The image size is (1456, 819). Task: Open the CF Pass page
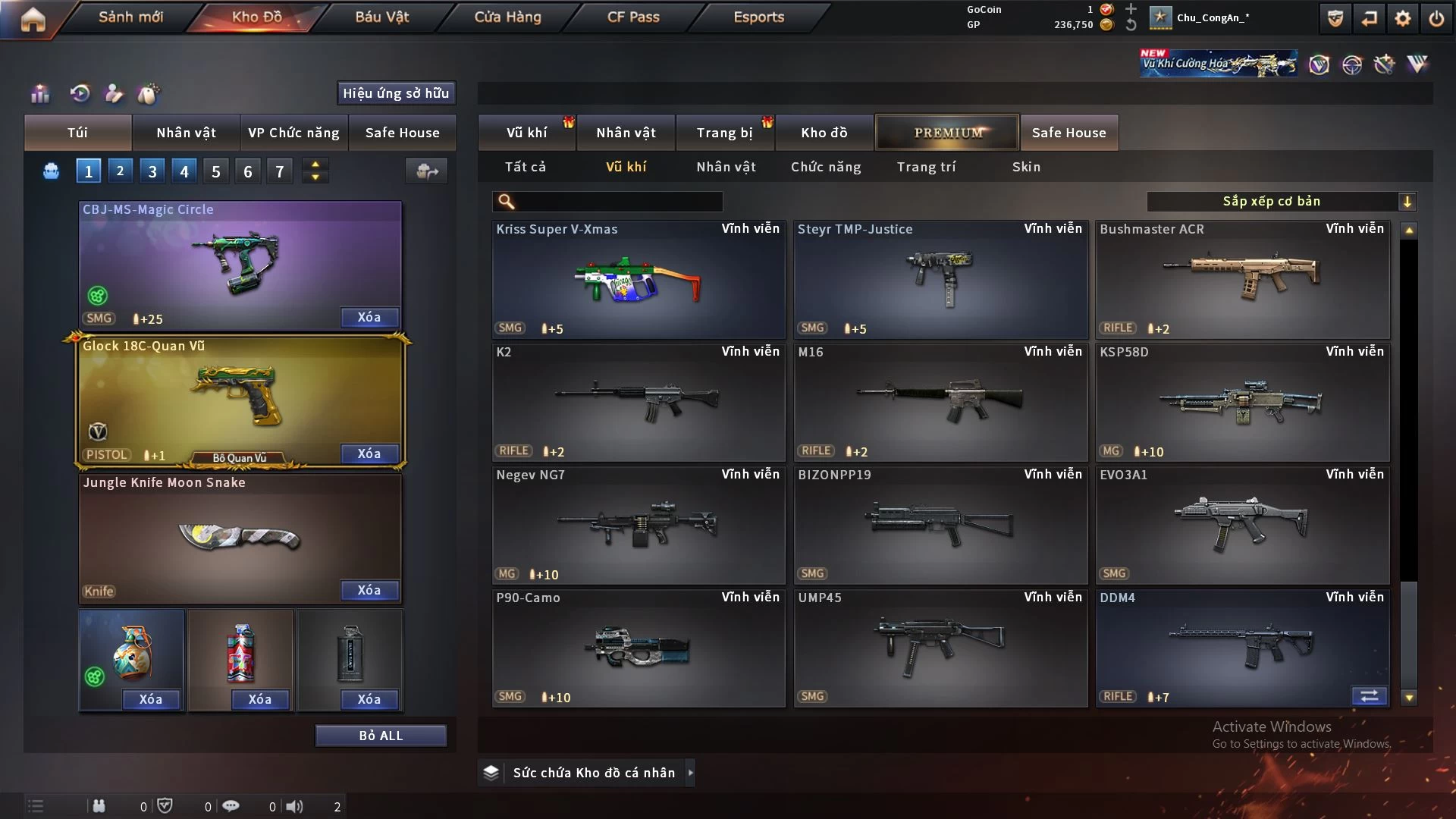coord(633,17)
